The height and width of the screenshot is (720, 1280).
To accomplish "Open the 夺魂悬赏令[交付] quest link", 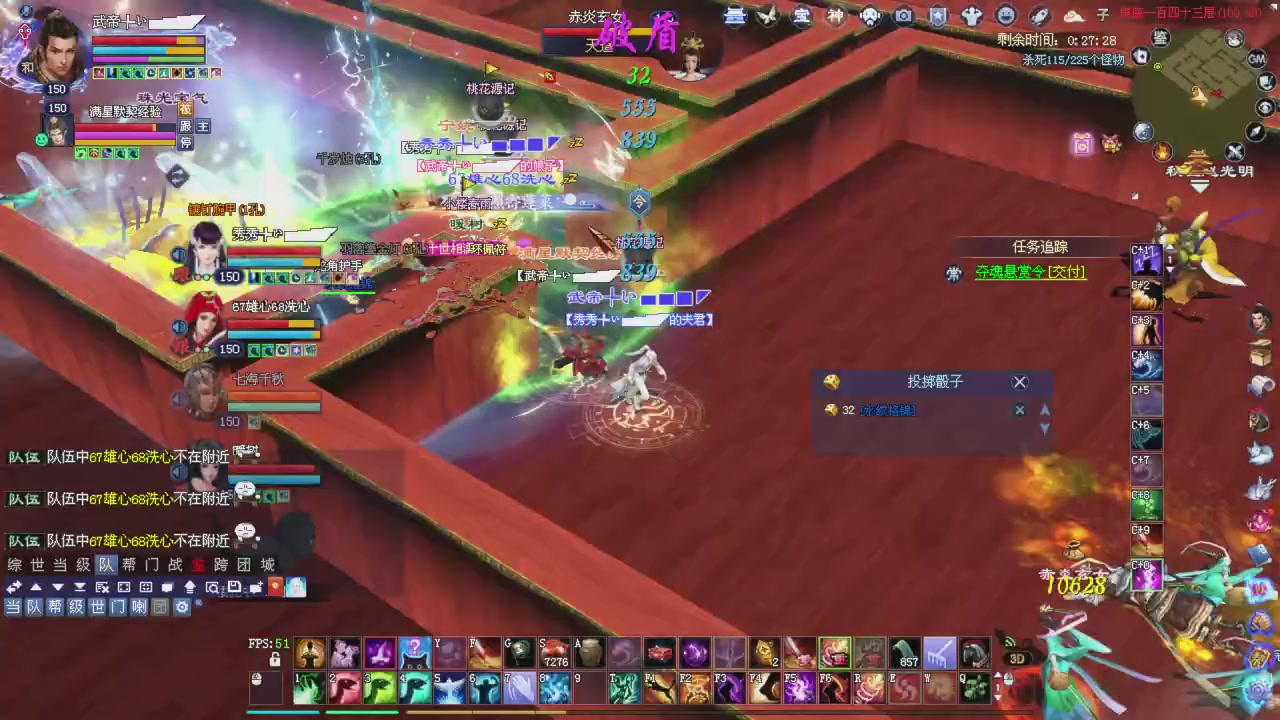I will point(1029,272).
